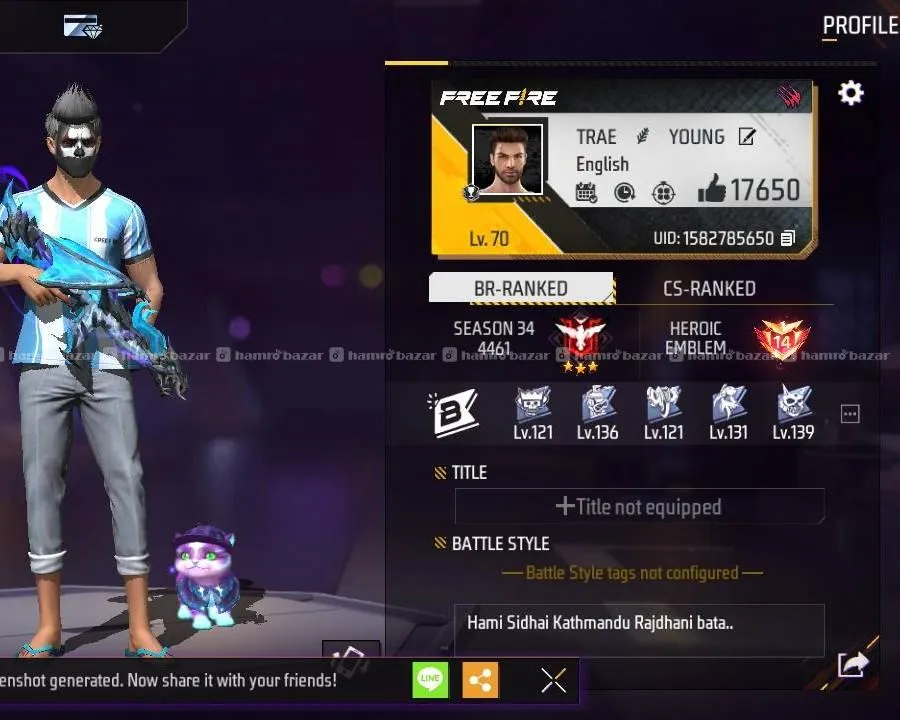Copy the UID number
This screenshot has height=720, width=900.
coord(788,239)
